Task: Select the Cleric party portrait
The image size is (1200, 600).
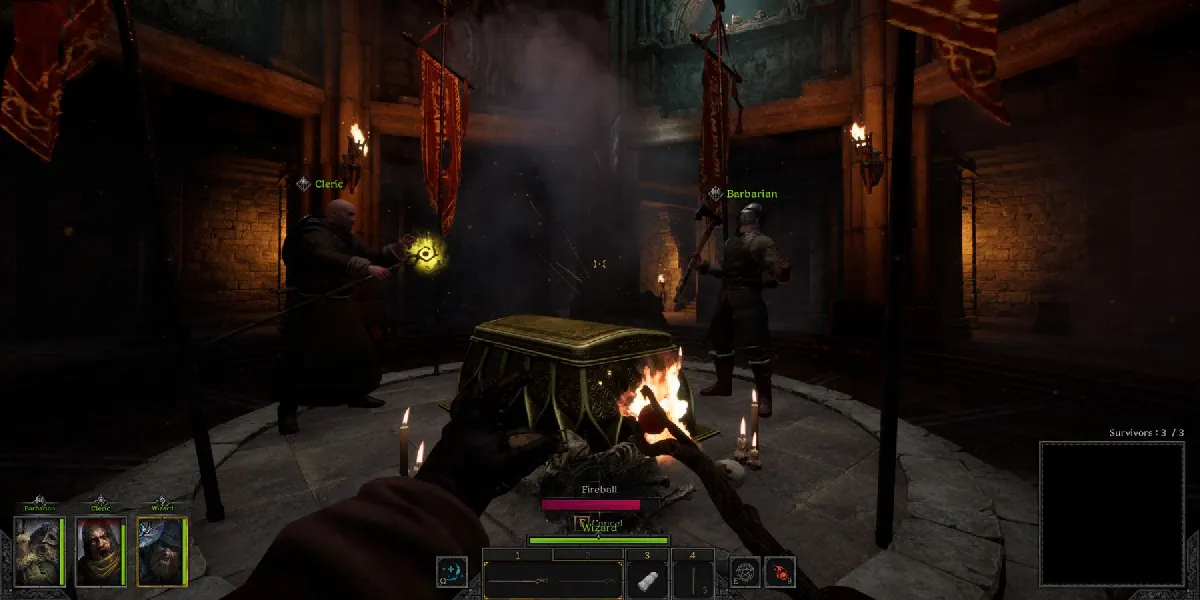Action: (100, 551)
